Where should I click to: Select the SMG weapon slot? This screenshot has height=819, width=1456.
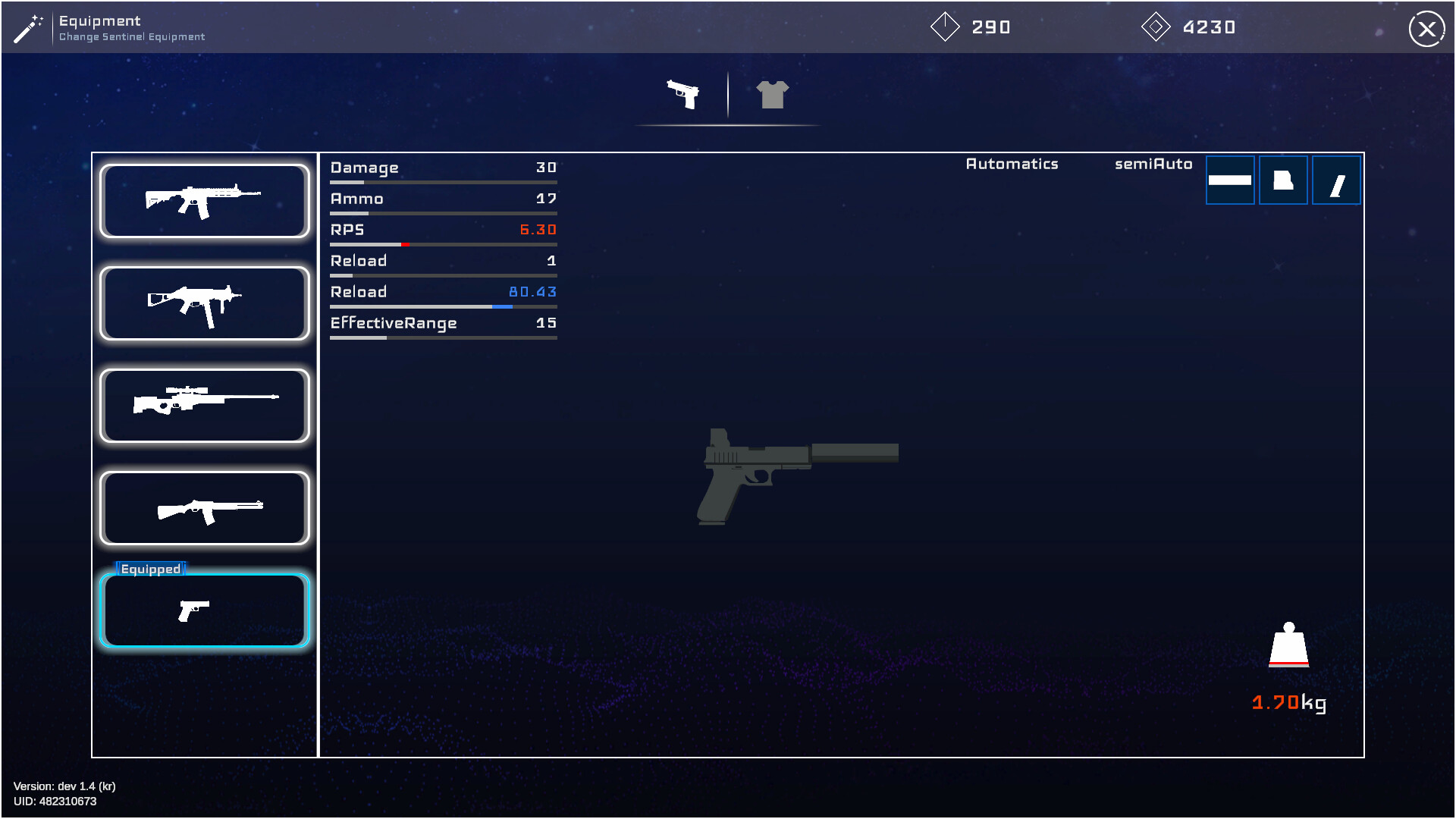pos(203,303)
